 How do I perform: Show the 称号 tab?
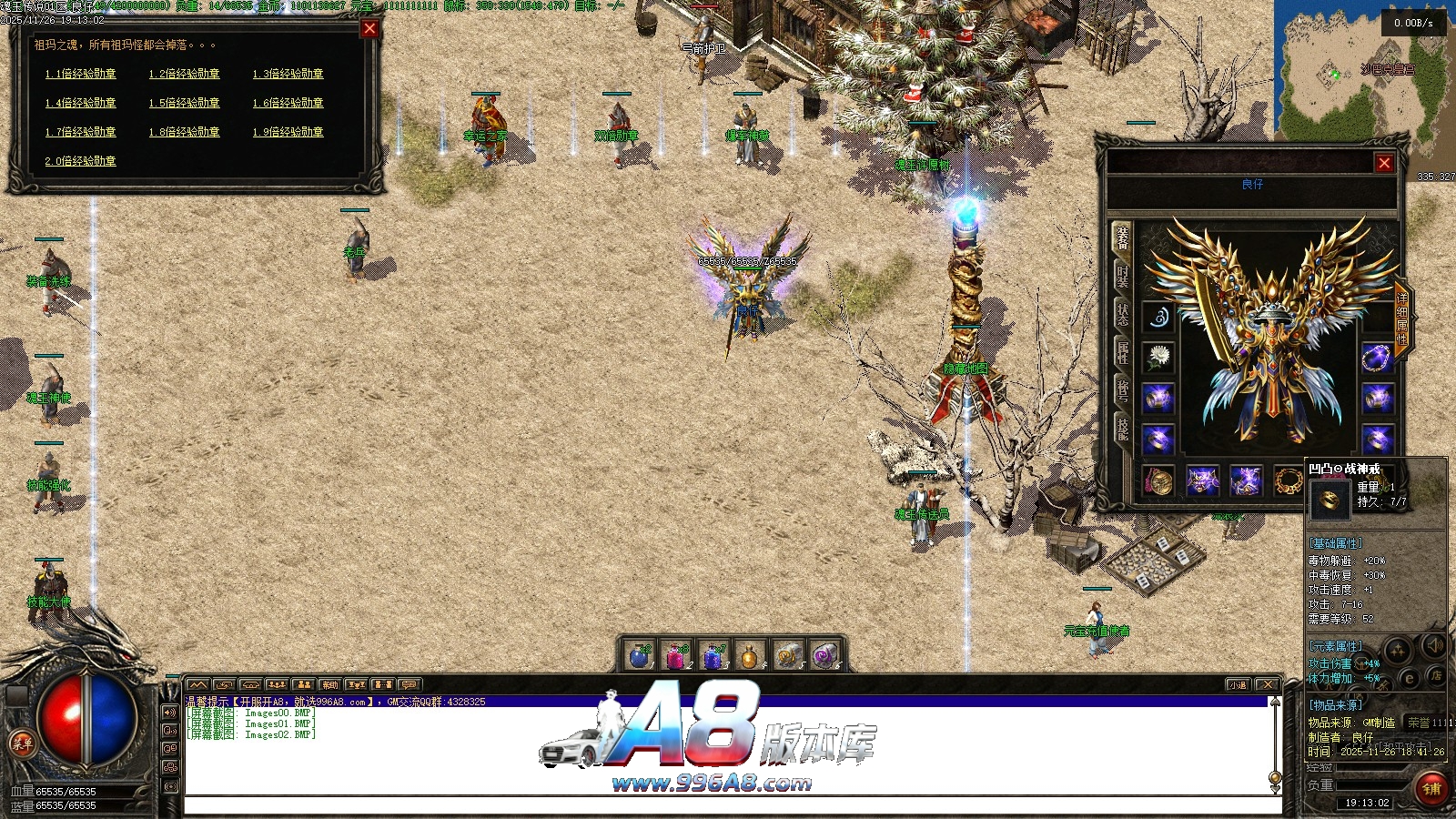click(1122, 391)
